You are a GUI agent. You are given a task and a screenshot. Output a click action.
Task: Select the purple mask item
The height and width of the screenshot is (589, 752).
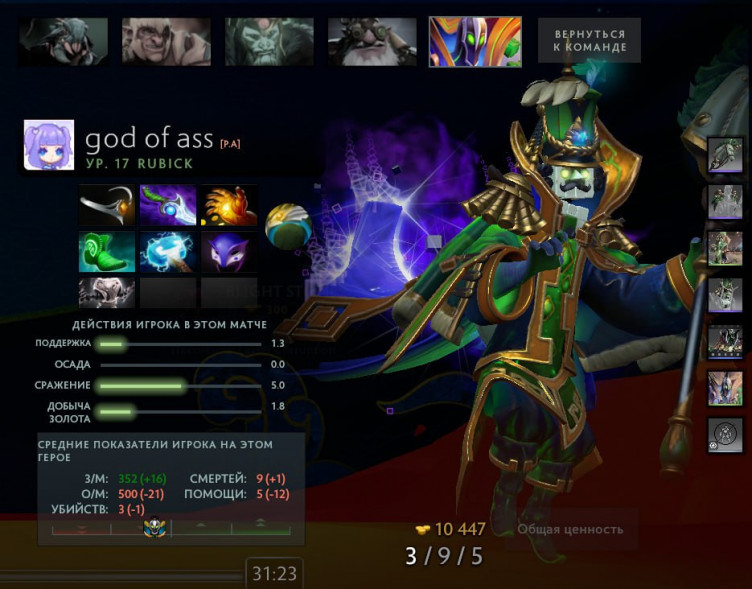click(228, 252)
